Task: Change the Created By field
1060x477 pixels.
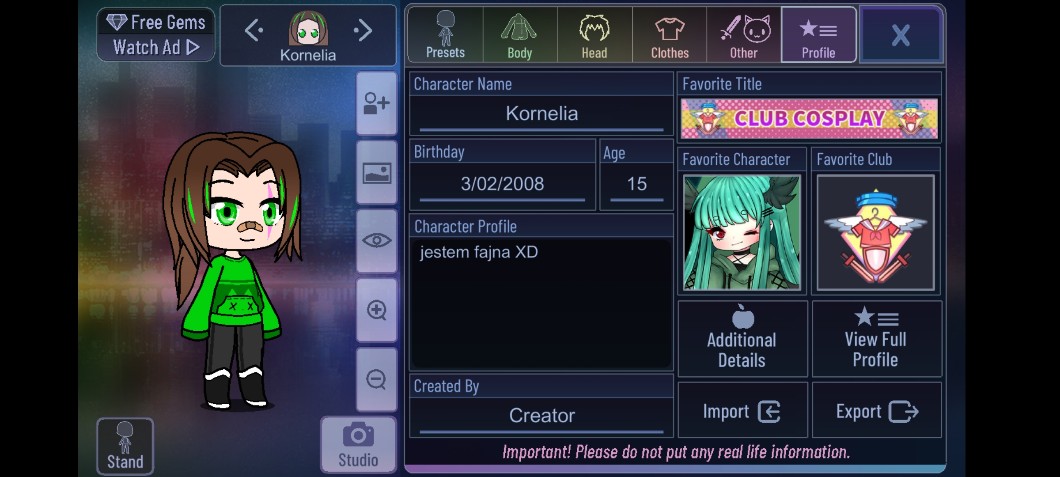Action: click(541, 415)
